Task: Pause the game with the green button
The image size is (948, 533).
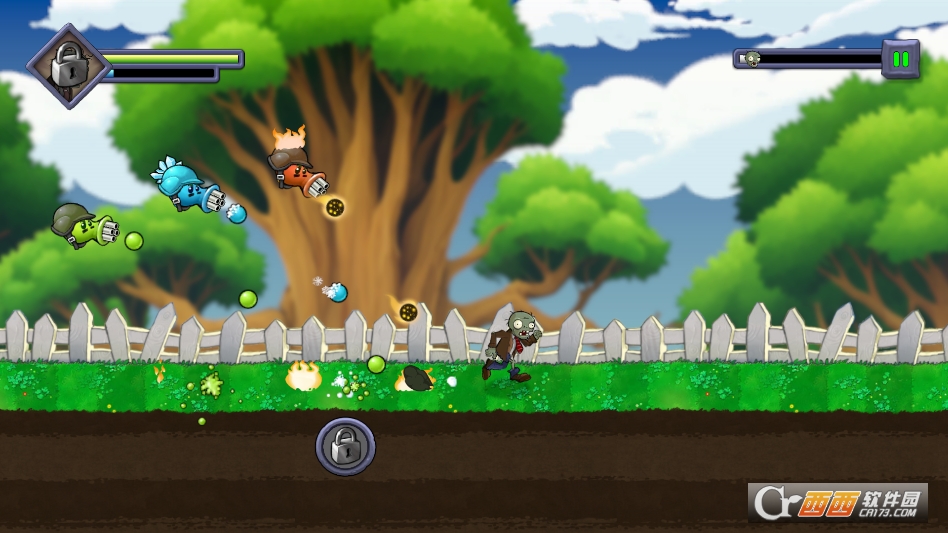Action: click(900, 59)
